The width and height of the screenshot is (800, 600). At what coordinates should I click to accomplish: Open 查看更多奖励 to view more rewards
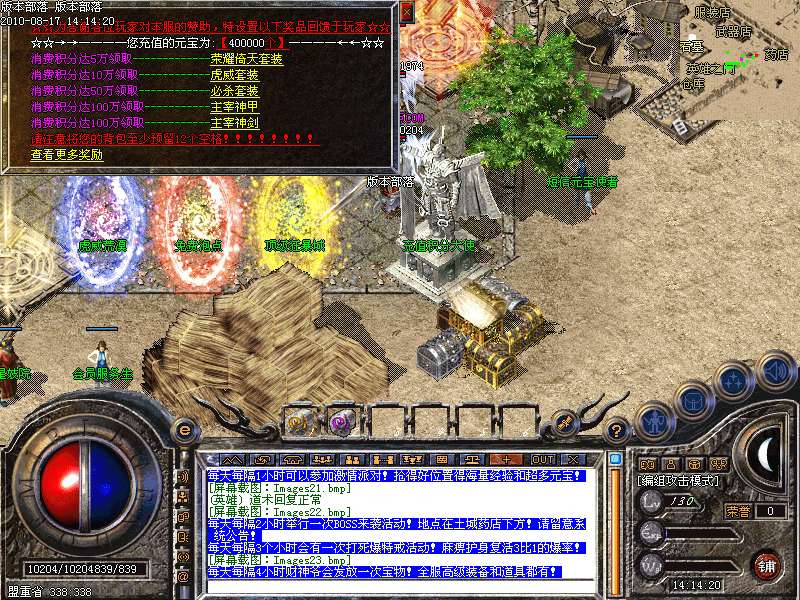[x=66, y=155]
